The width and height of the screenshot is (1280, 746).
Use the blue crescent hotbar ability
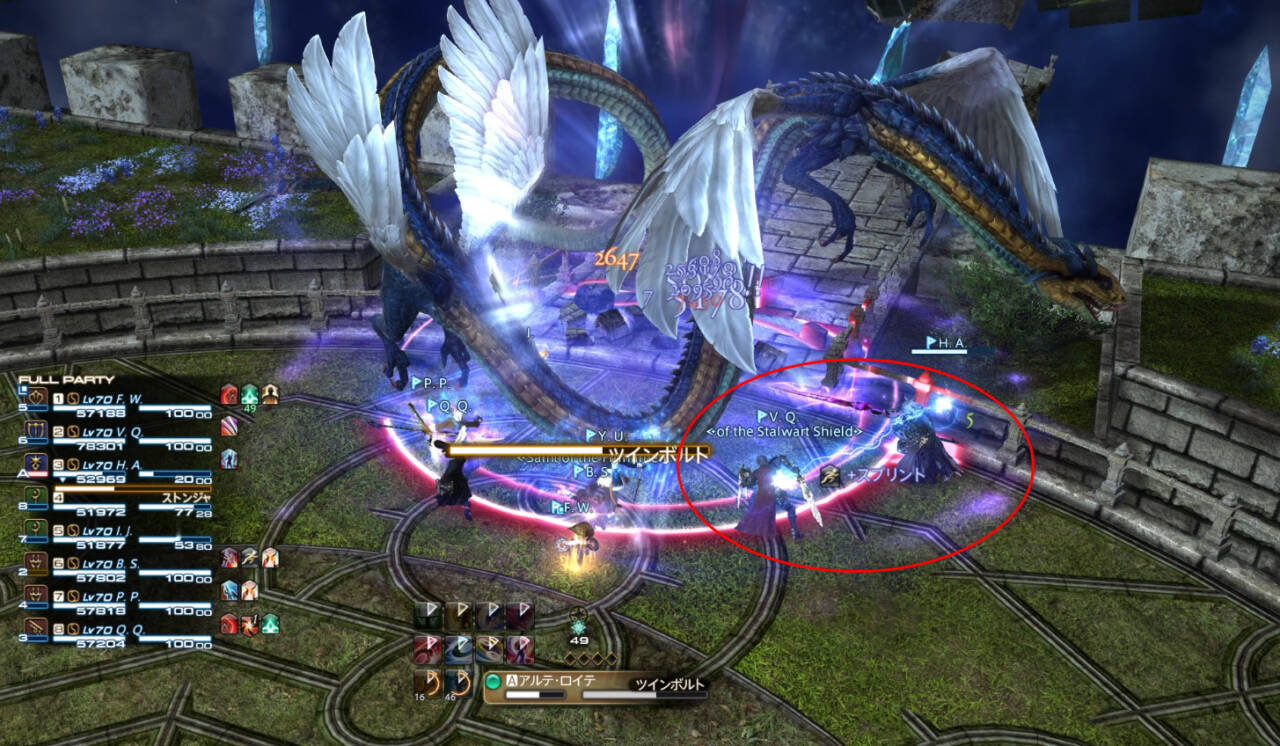(458, 649)
